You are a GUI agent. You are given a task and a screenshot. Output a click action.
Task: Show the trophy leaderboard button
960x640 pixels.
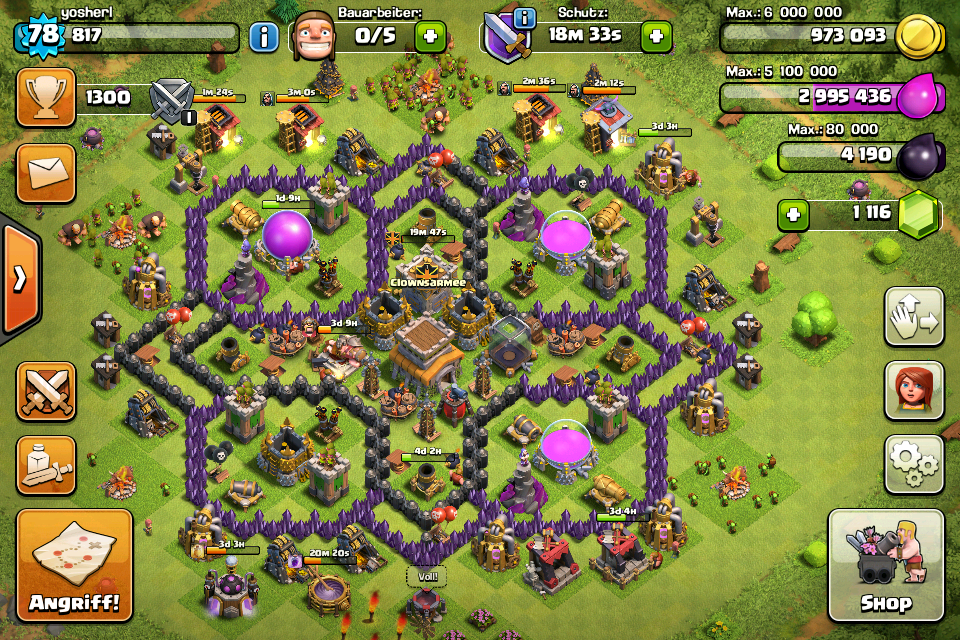(46, 97)
